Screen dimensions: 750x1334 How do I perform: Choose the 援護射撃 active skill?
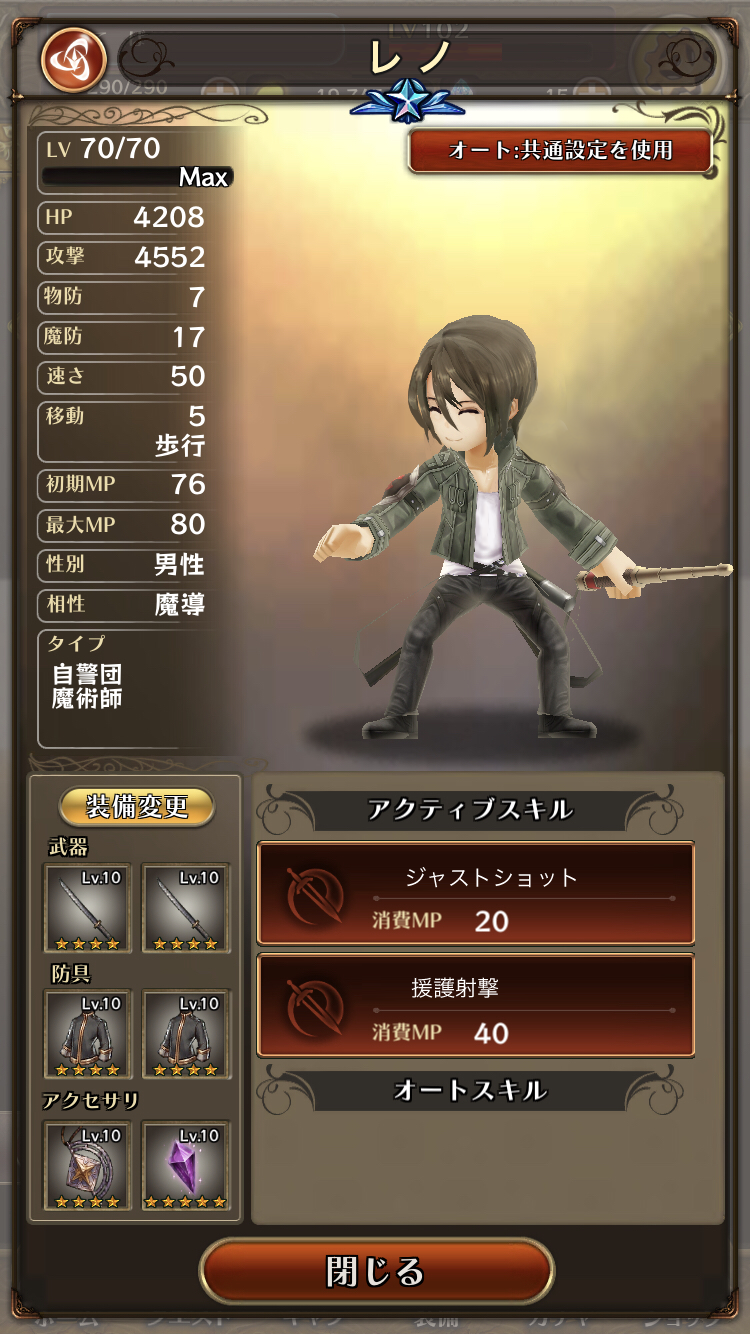click(x=476, y=1005)
